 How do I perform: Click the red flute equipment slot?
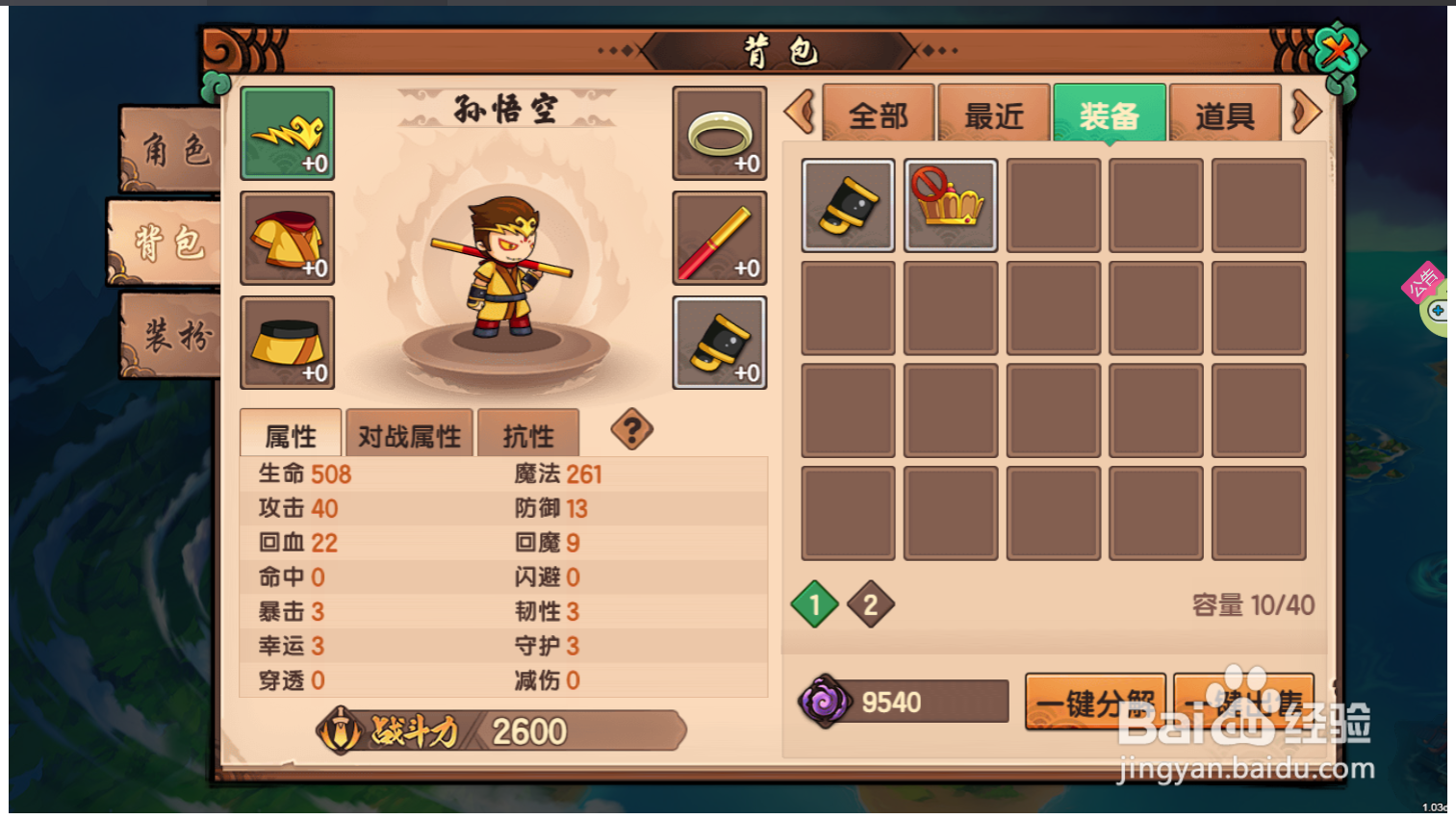719,238
